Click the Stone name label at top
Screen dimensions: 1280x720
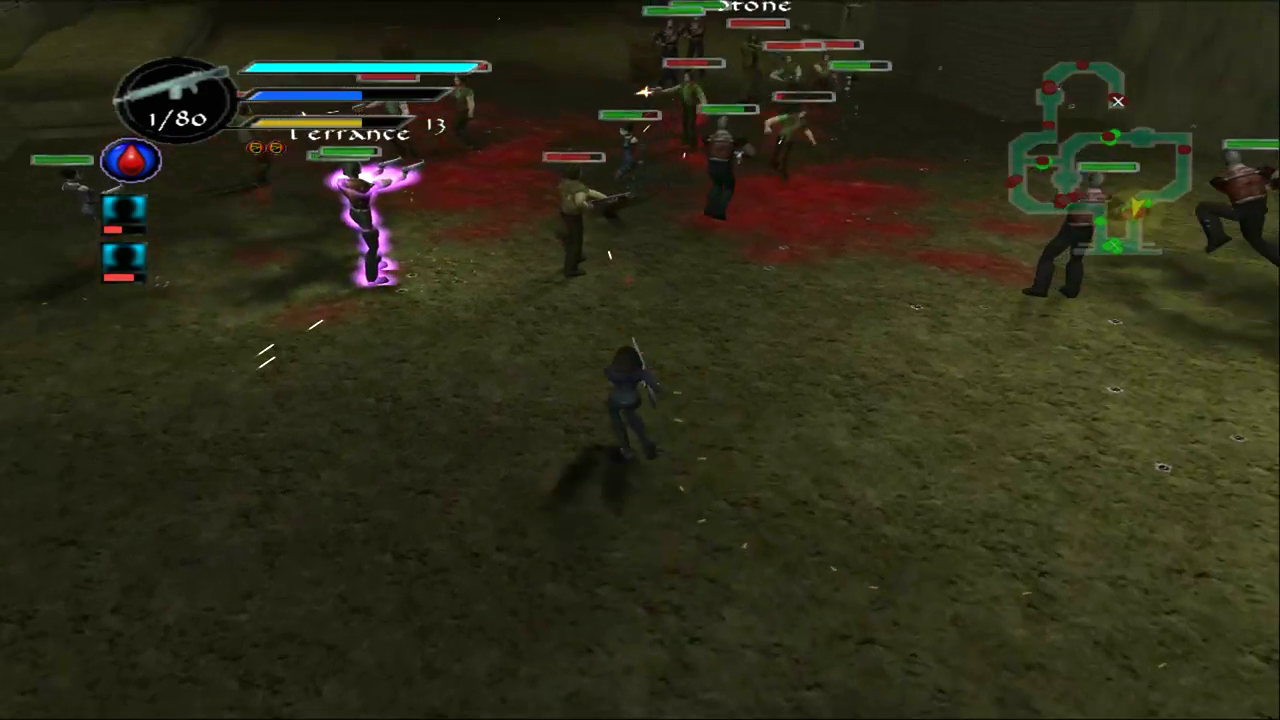click(753, 7)
